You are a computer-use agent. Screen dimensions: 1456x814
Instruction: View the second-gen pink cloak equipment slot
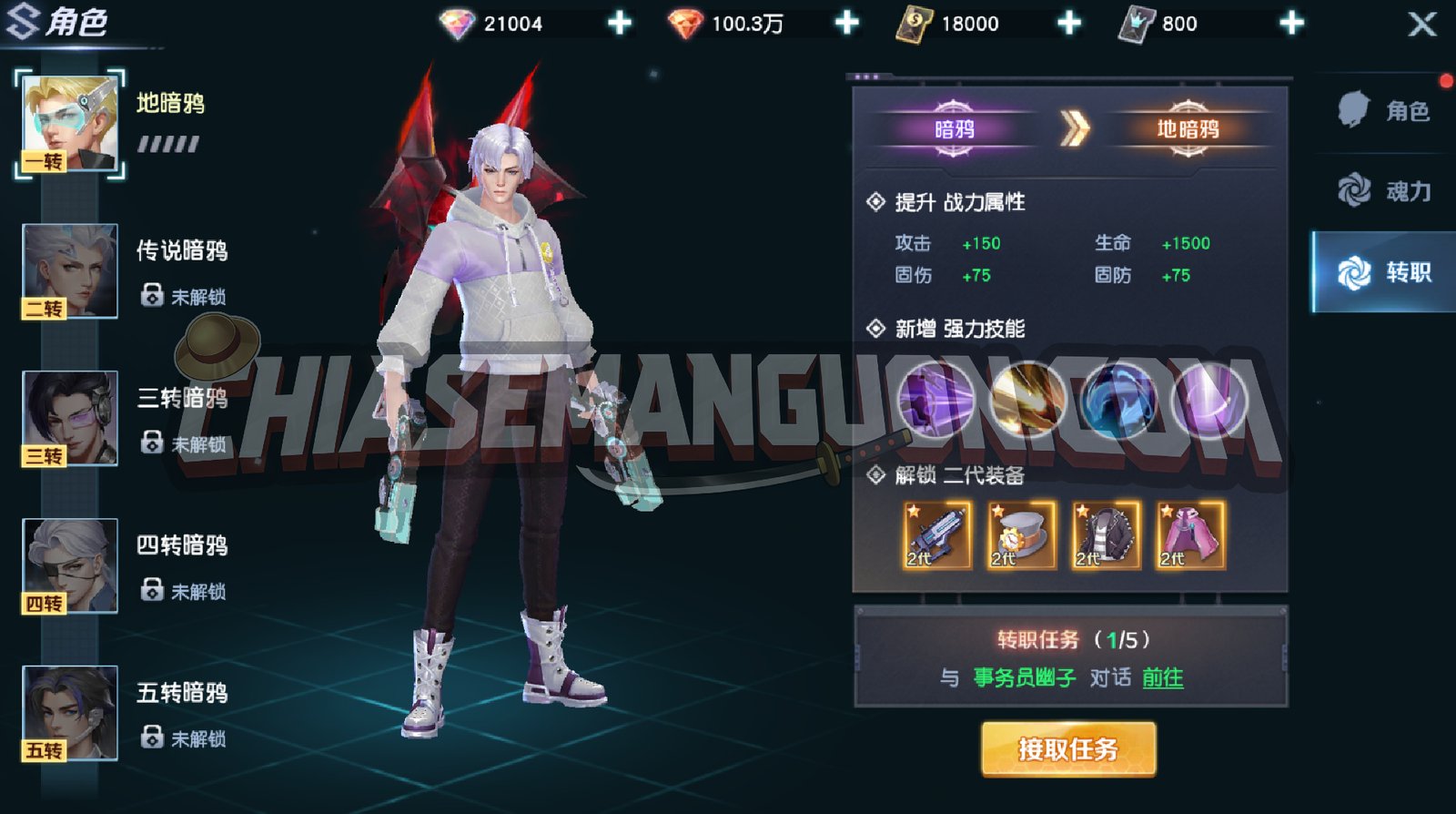tap(1190, 536)
